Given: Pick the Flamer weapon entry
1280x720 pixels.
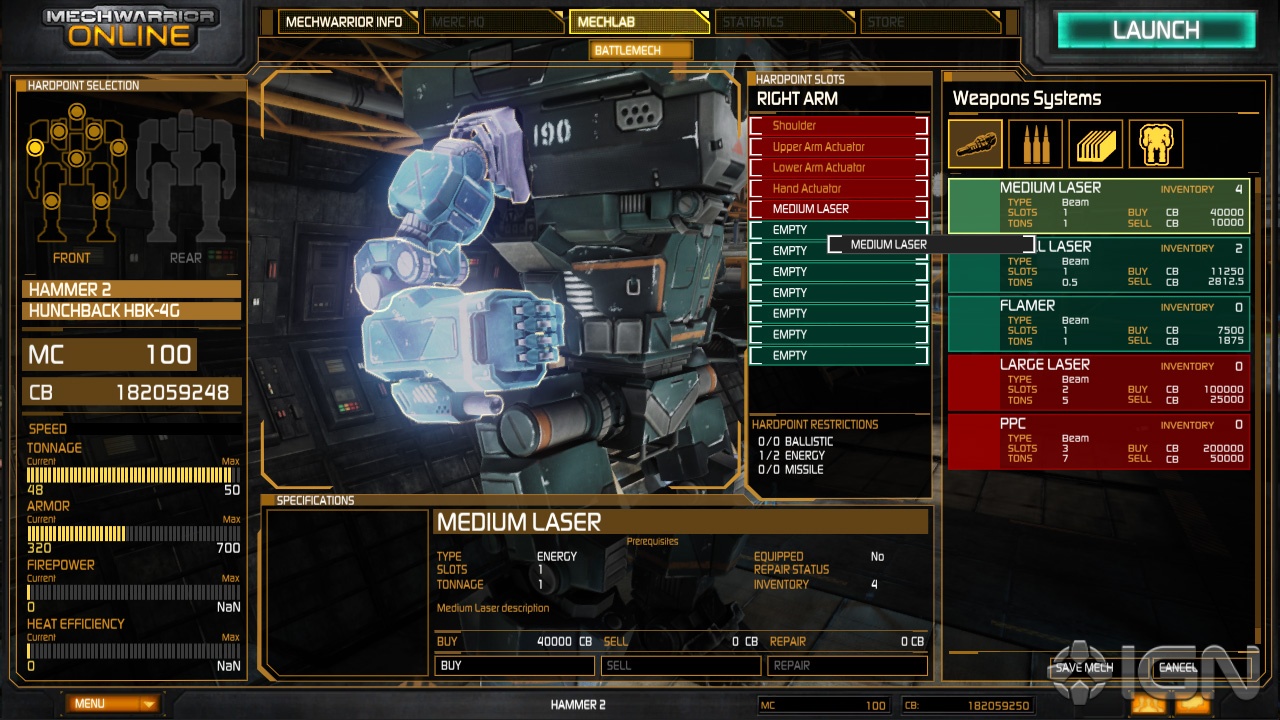Looking at the screenshot, I should 1097,323.
